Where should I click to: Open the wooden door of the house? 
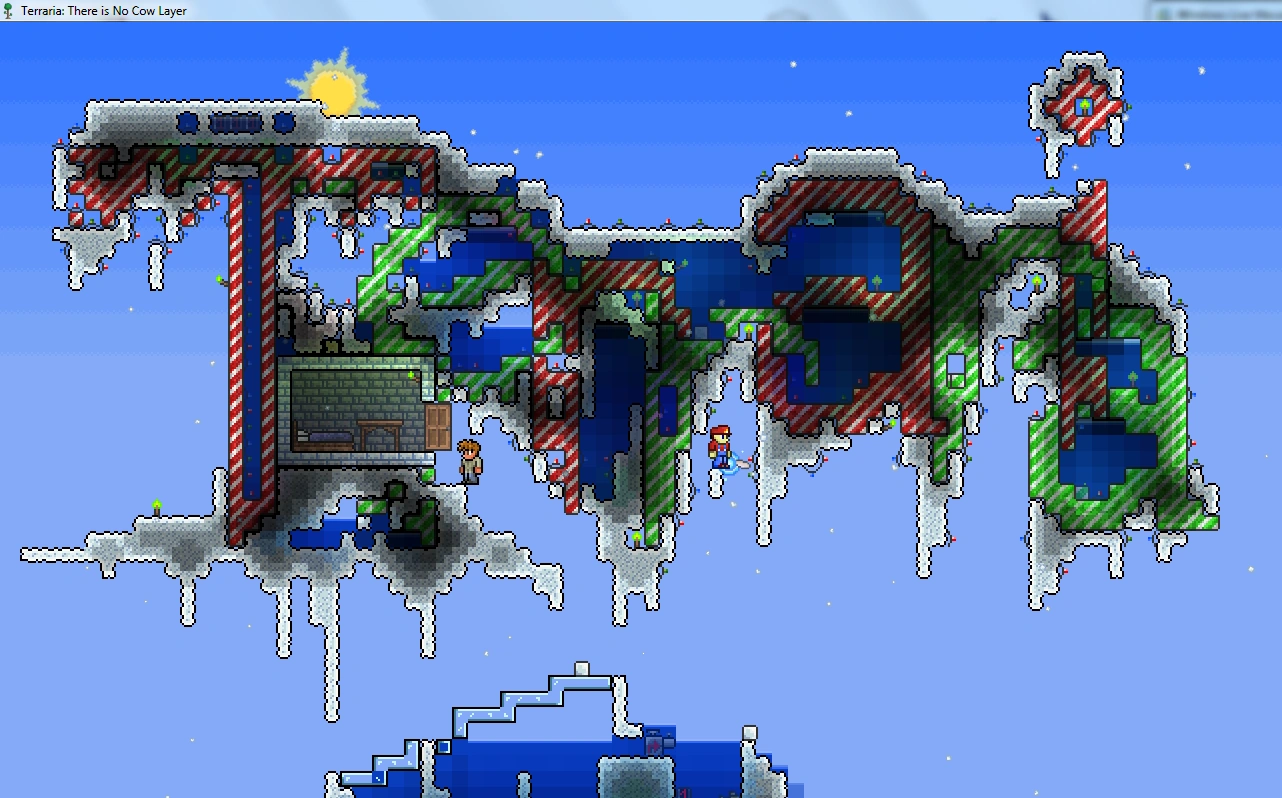coord(437,427)
